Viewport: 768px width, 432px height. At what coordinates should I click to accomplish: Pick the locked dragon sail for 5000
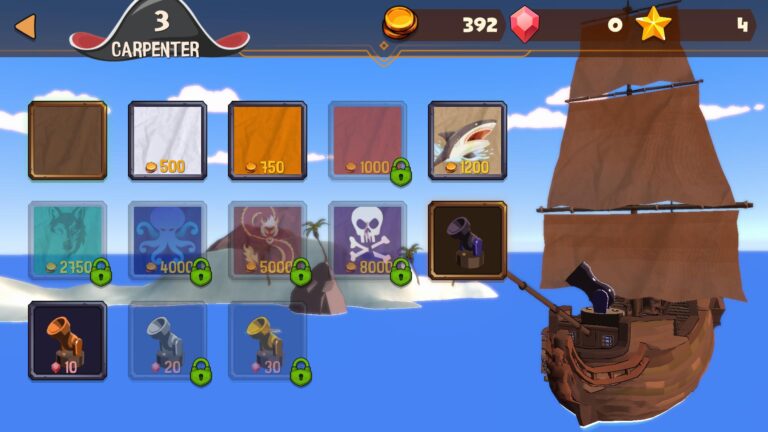pyautogui.click(x=267, y=240)
